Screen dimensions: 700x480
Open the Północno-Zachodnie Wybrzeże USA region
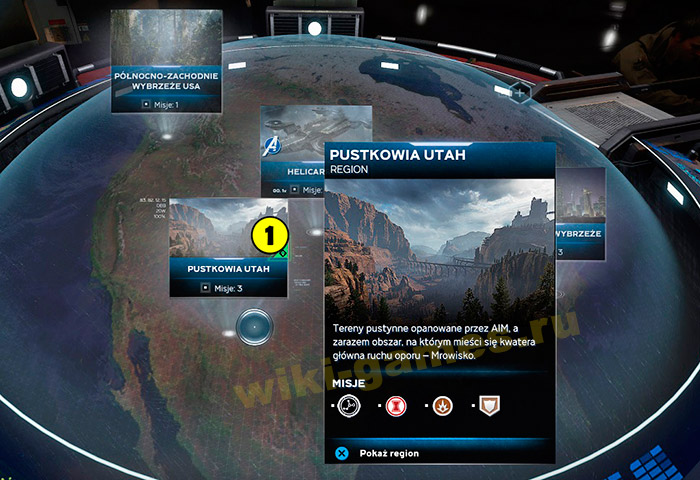166,60
